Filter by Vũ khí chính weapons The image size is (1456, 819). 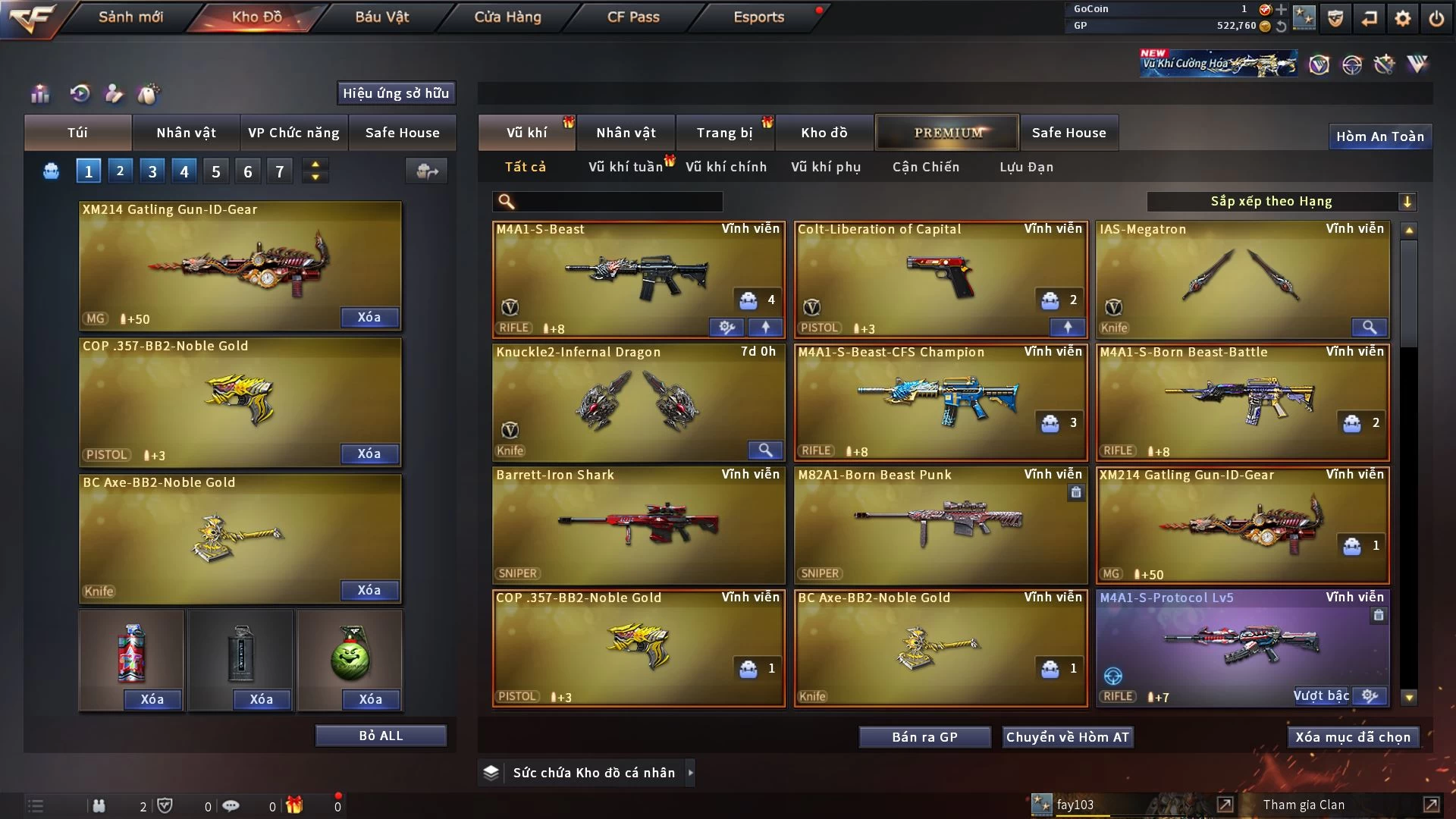(726, 167)
